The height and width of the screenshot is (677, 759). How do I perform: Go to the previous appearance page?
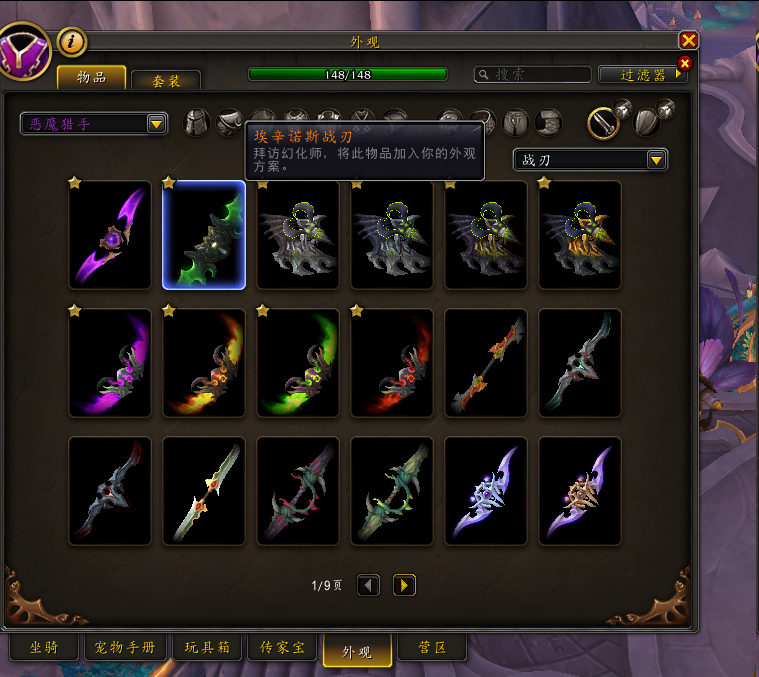(368, 585)
